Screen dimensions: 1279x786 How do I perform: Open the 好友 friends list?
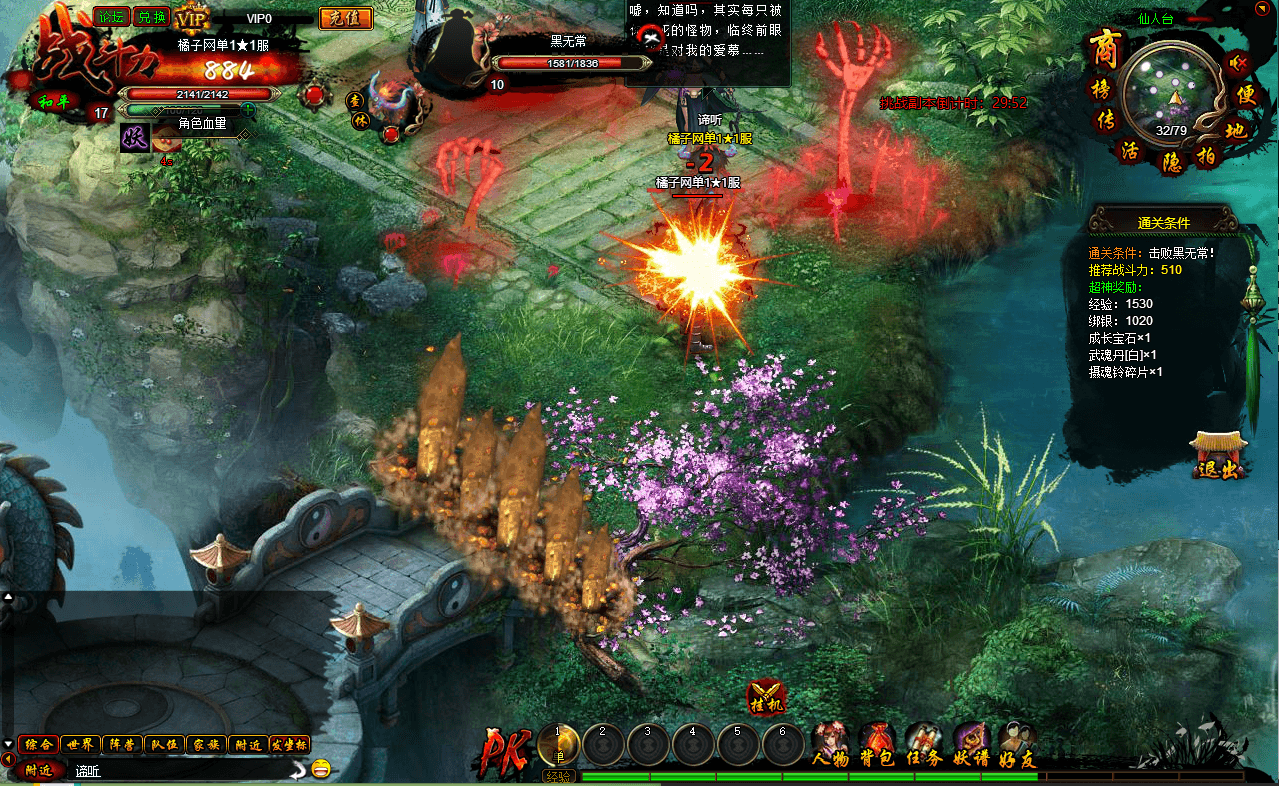pyautogui.click(x=1017, y=745)
